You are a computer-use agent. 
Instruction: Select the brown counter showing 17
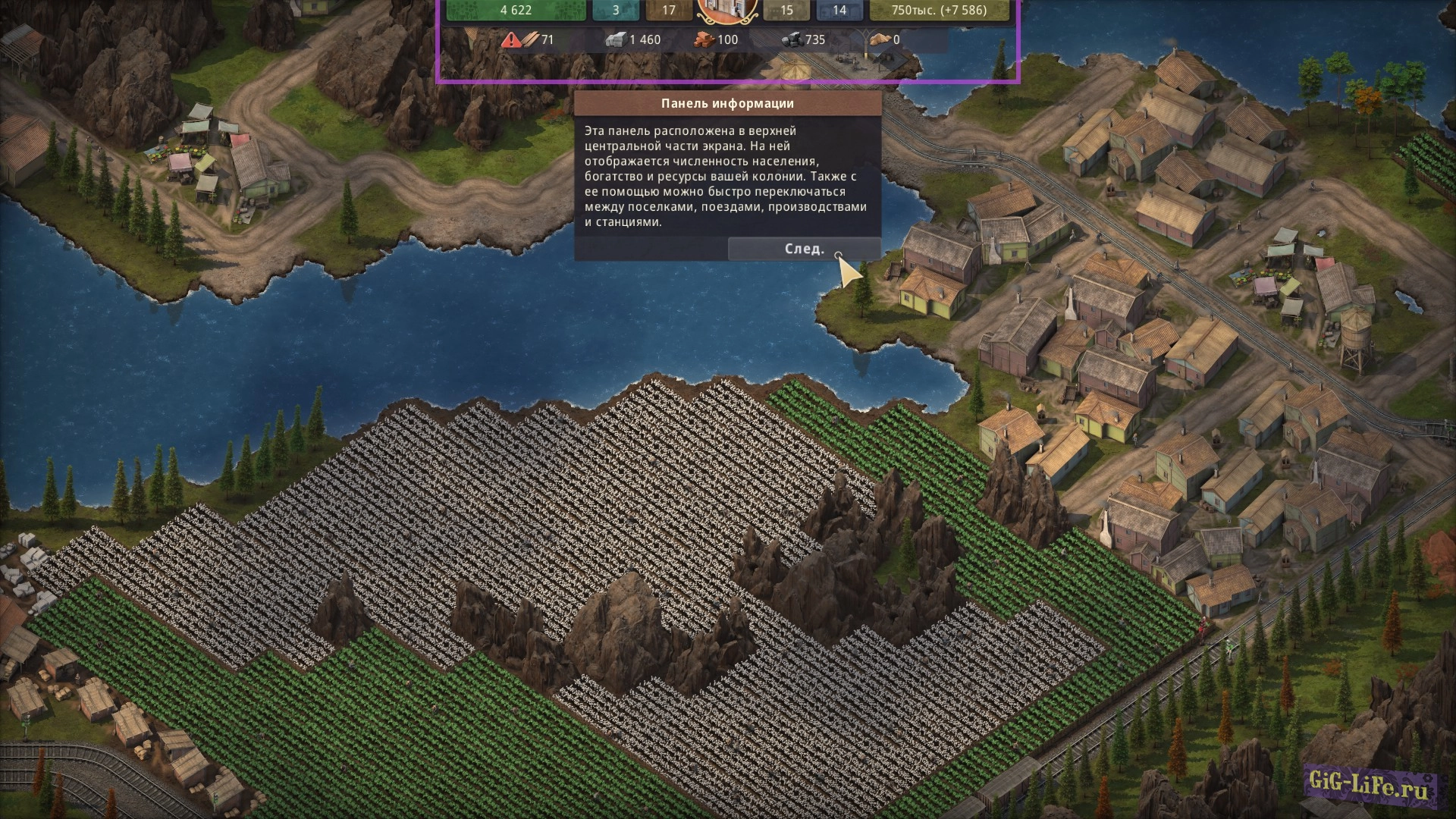pos(668,10)
